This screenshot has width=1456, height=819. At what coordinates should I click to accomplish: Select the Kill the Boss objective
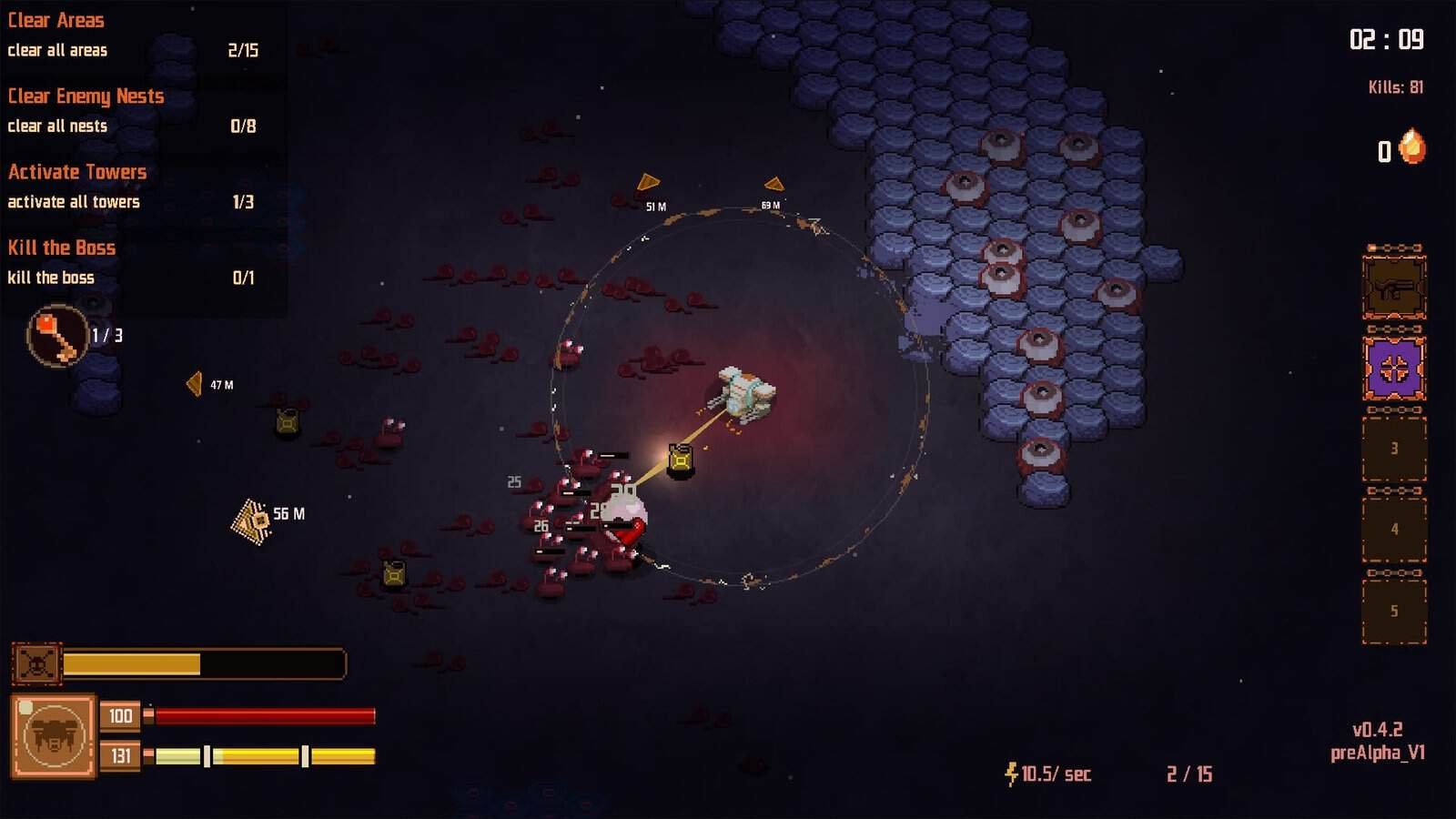62,248
